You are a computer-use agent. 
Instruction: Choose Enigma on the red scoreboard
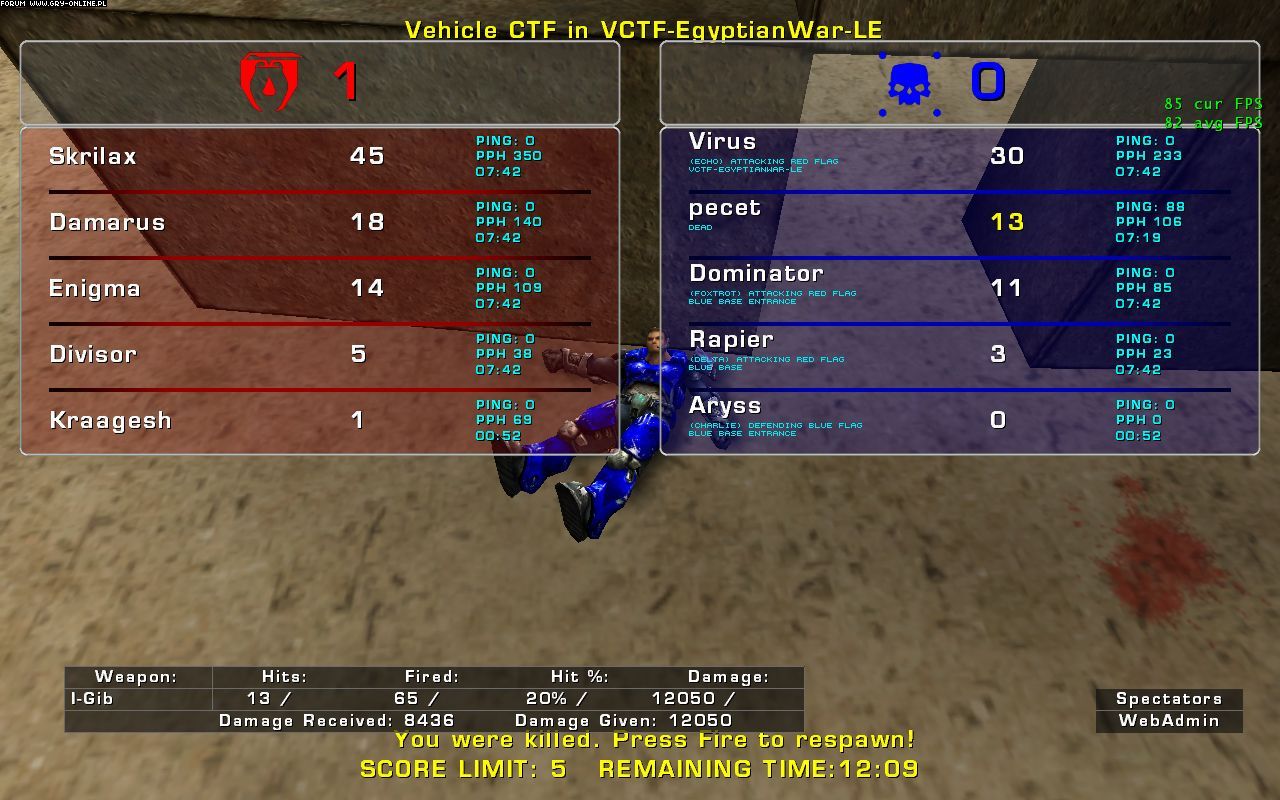coord(95,288)
